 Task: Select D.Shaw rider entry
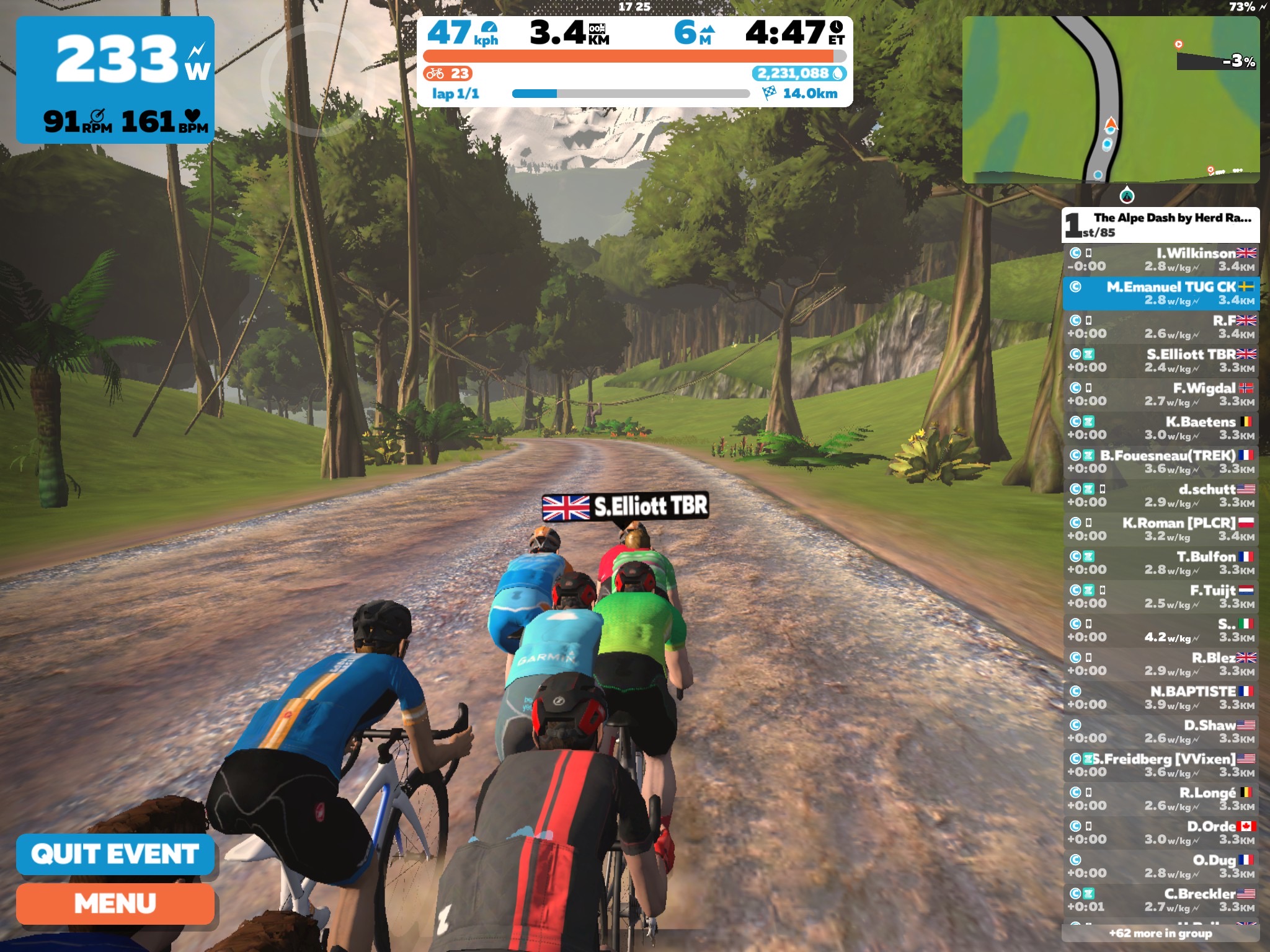click(1160, 731)
